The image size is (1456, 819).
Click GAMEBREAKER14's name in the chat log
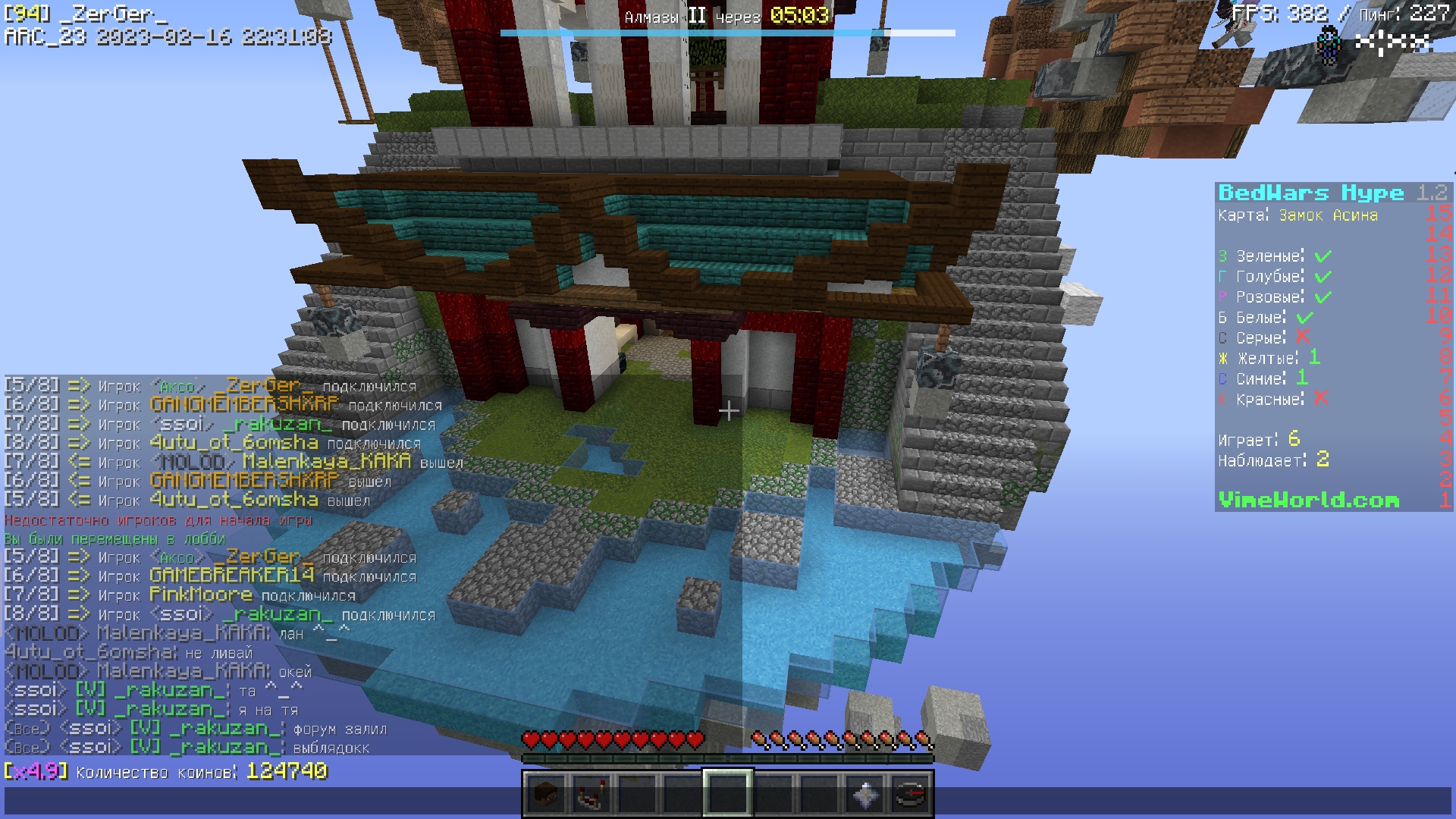[x=231, y=576]
